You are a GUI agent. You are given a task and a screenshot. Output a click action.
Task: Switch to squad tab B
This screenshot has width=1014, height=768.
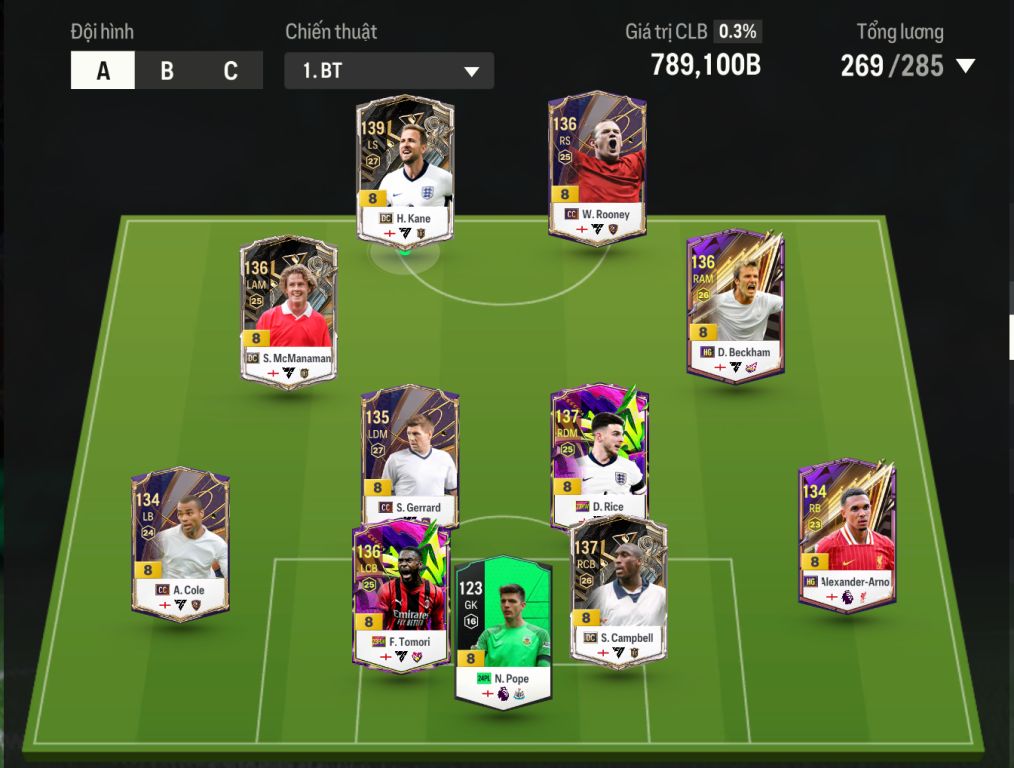click(167, 71)
